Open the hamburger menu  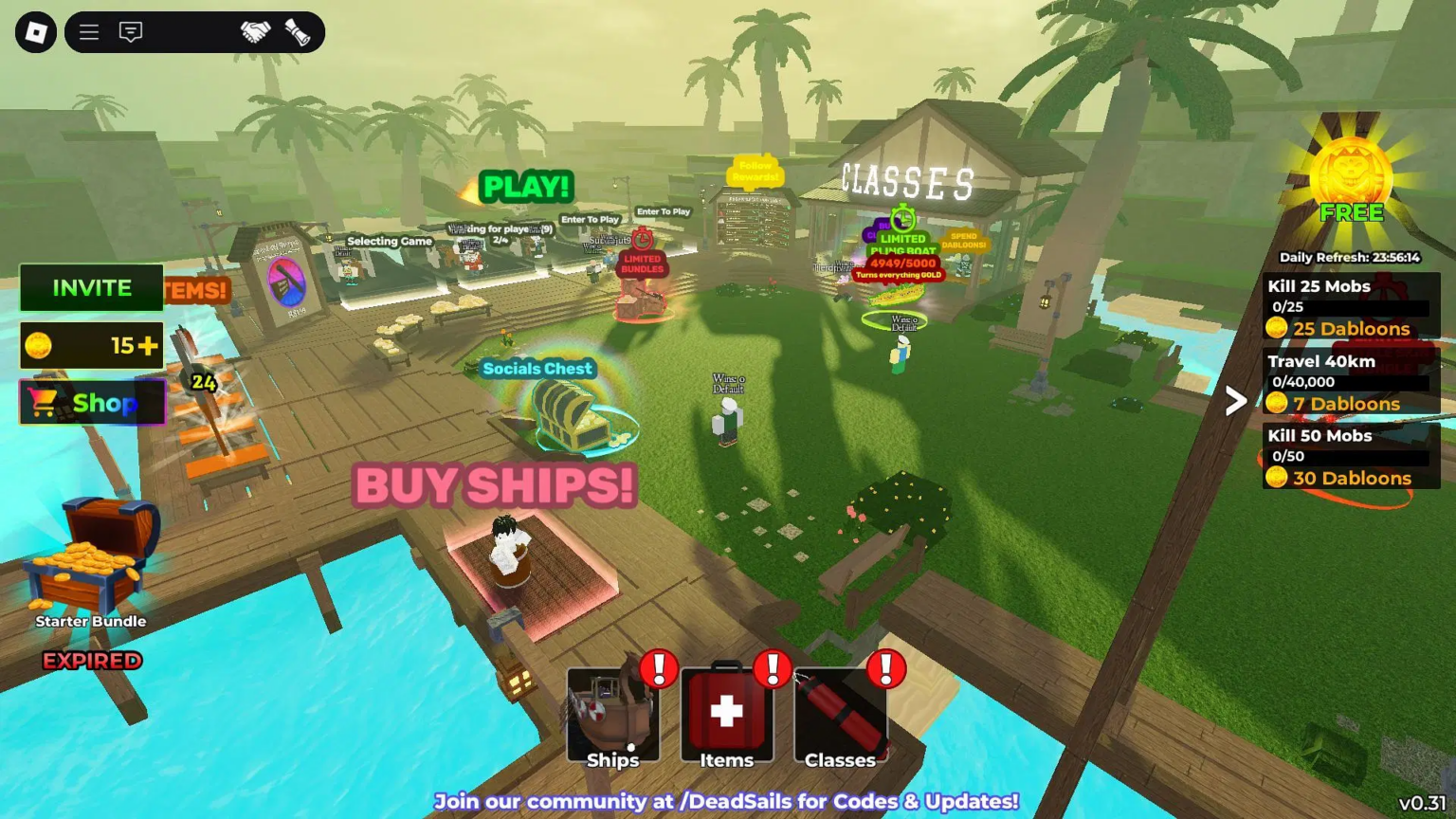tap(88, 31)
